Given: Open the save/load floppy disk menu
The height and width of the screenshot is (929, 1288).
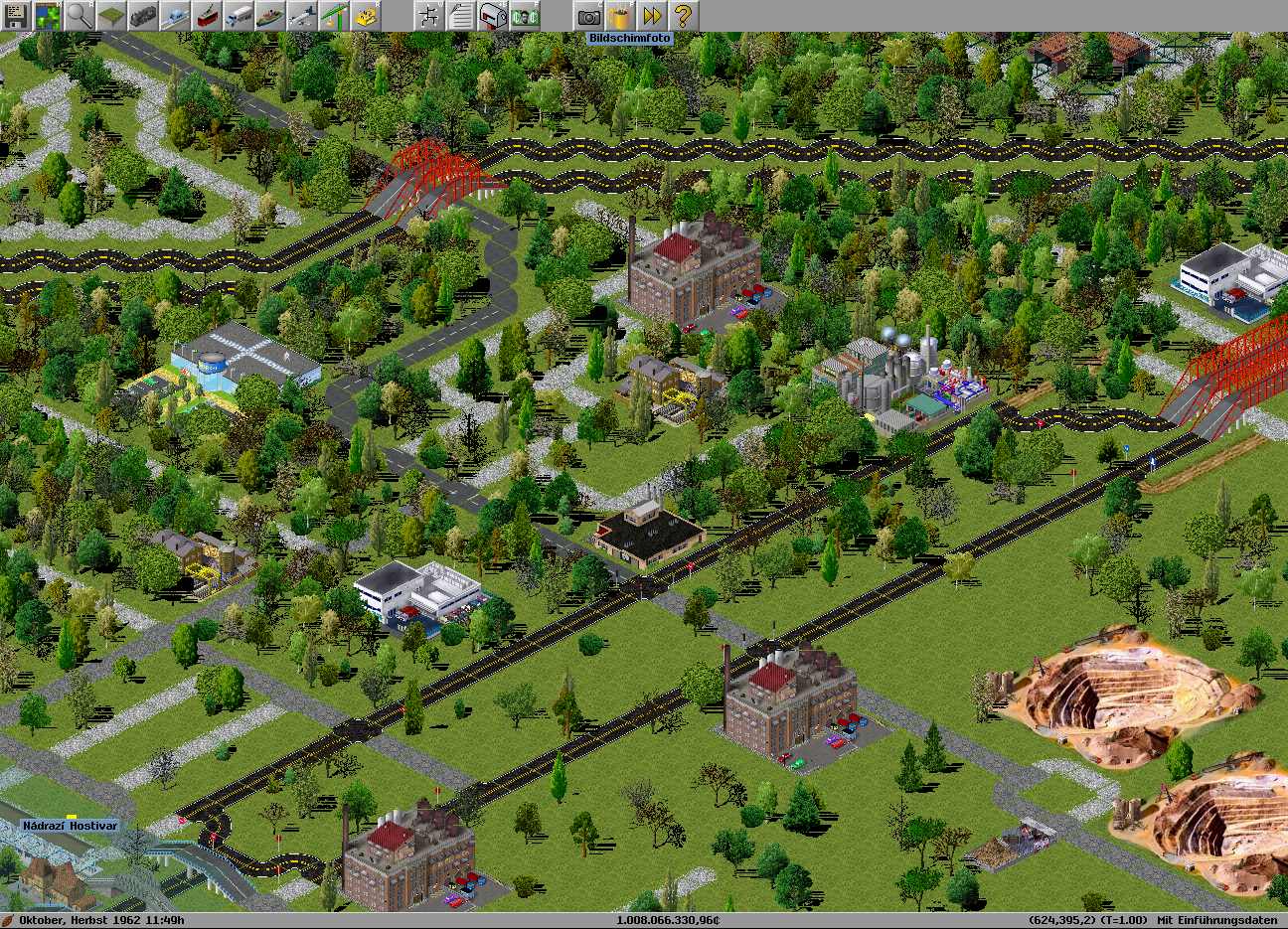Looking at the screenshot, I should click(16, 16).
